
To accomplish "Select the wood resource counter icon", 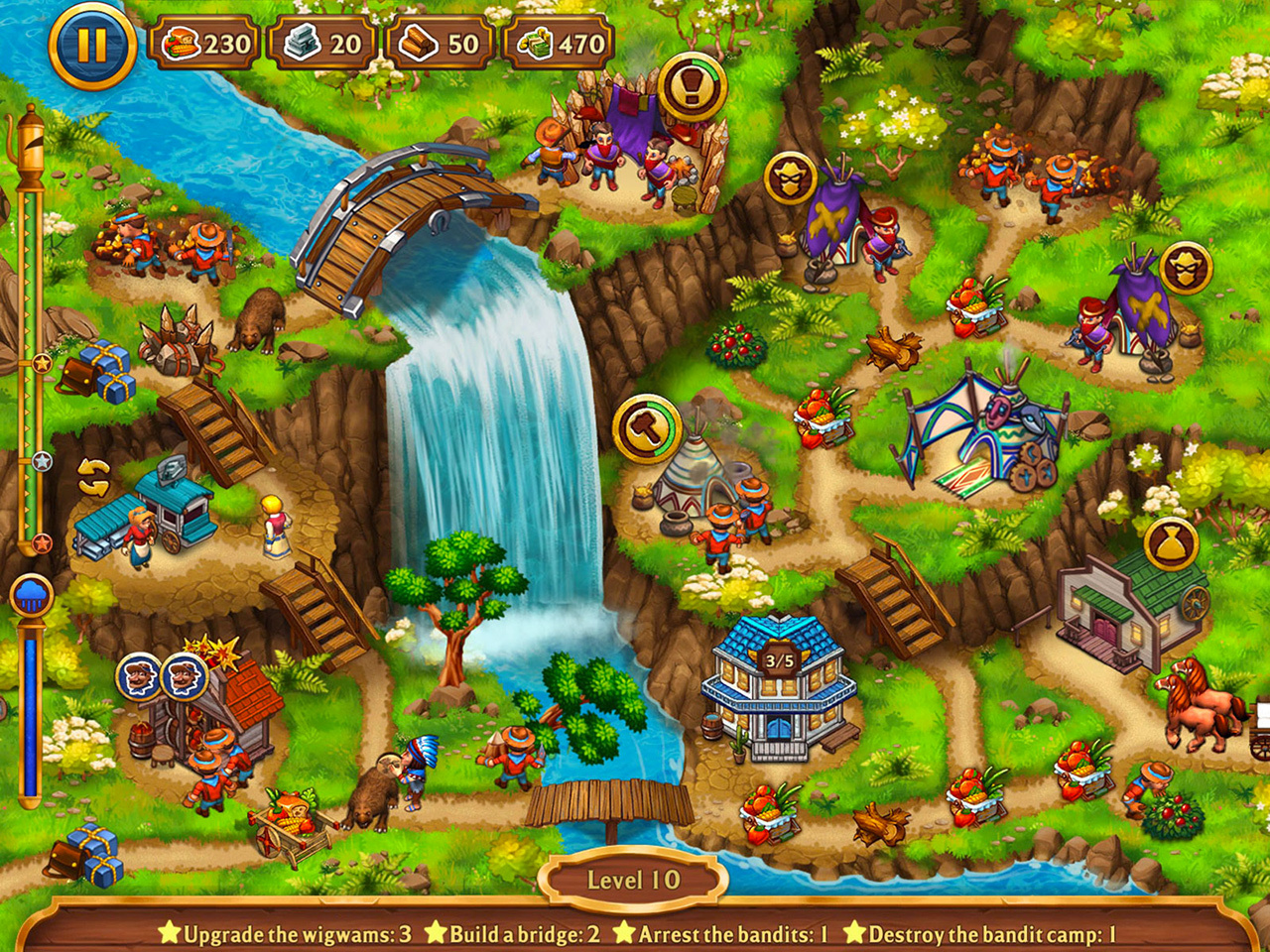I will point(418,41).
